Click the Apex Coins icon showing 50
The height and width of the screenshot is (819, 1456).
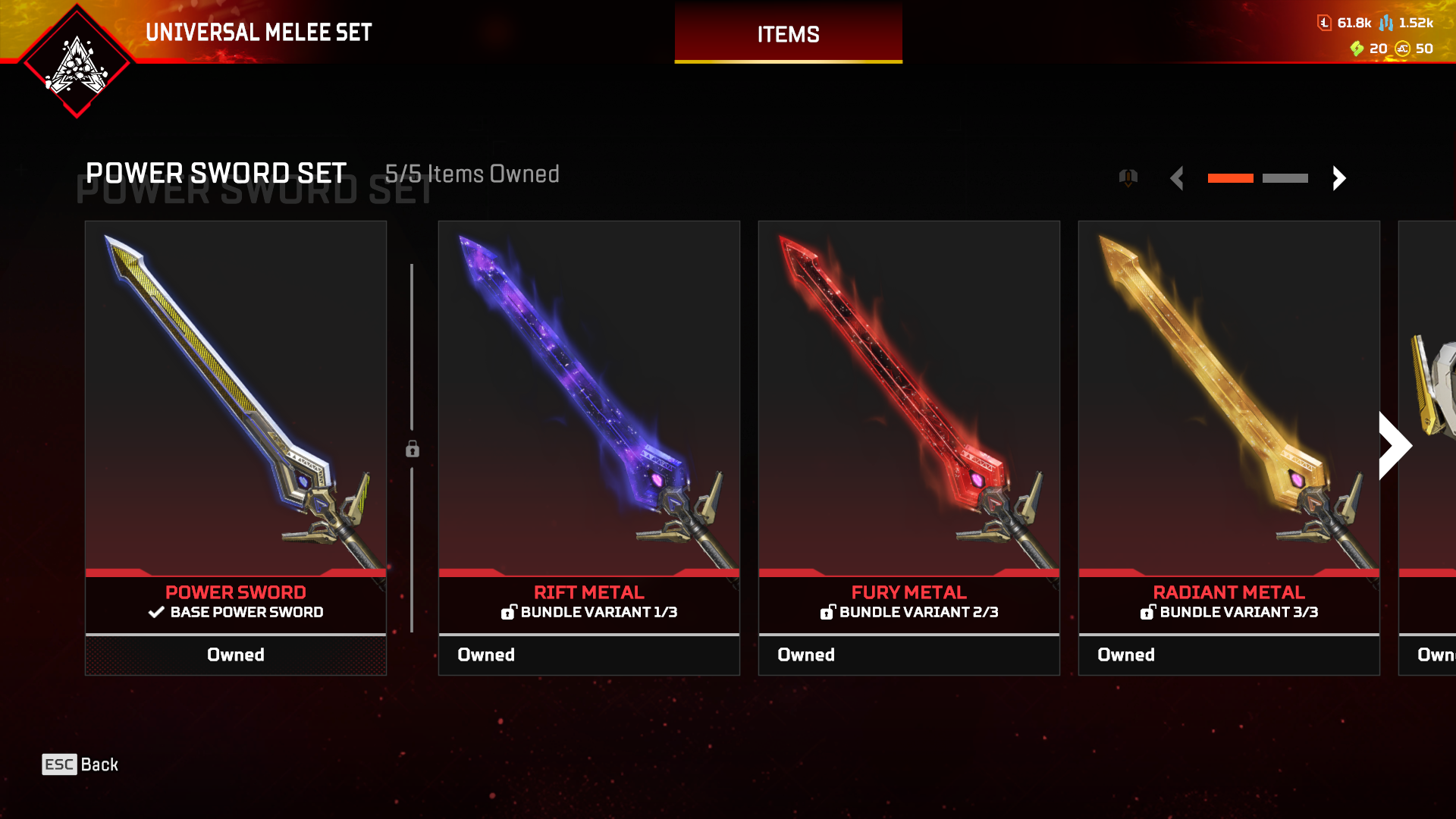click(x=1404, y=50)
